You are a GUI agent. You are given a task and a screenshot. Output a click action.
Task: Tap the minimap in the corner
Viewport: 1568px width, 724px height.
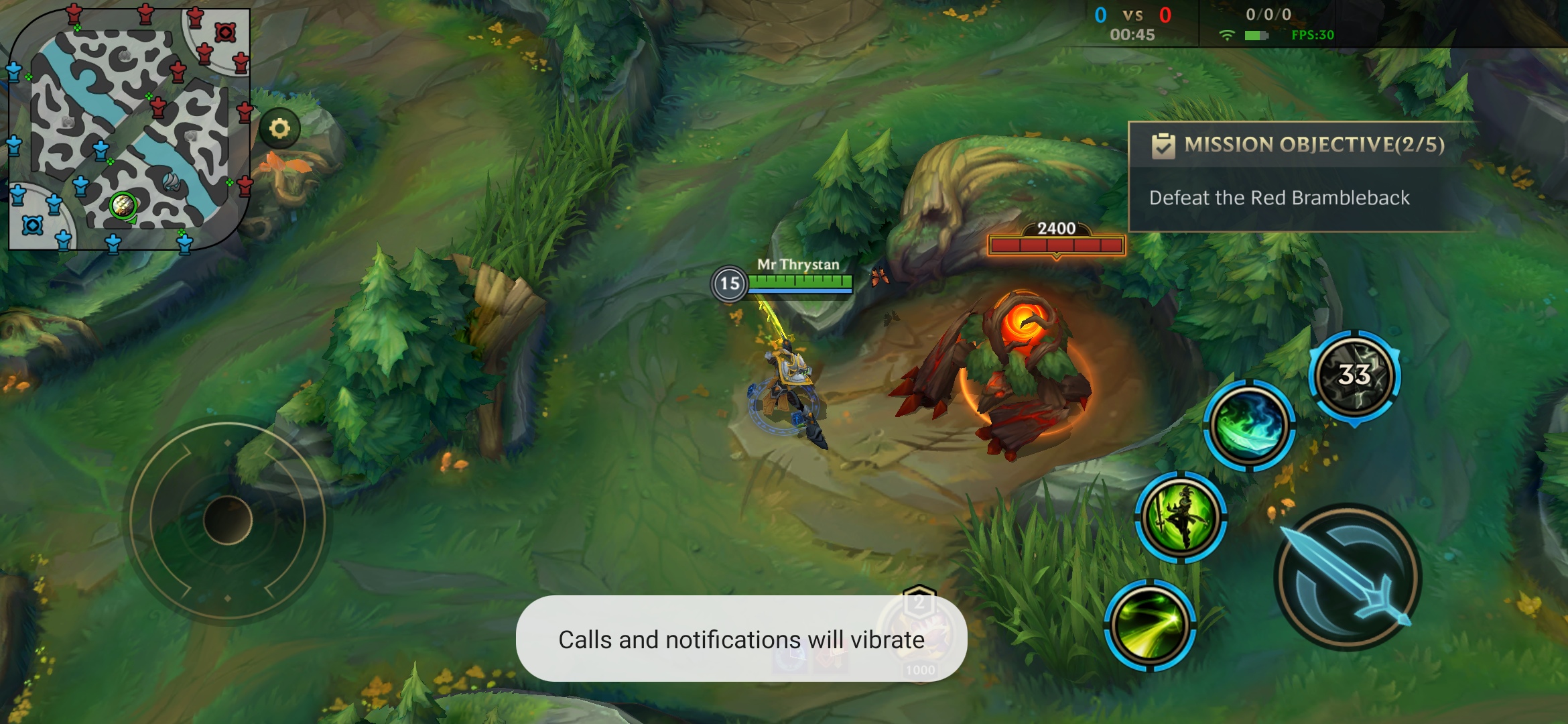(129, 127)
